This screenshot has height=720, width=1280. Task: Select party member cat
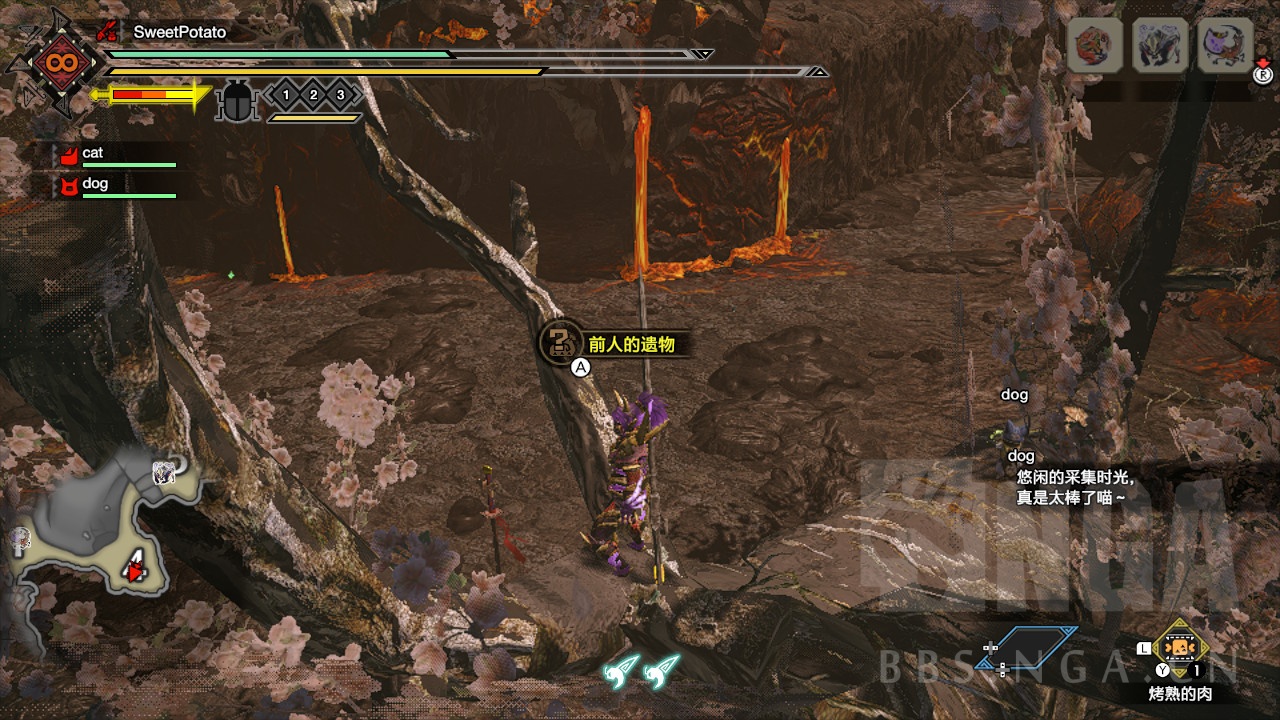click(x=92, y=153)
